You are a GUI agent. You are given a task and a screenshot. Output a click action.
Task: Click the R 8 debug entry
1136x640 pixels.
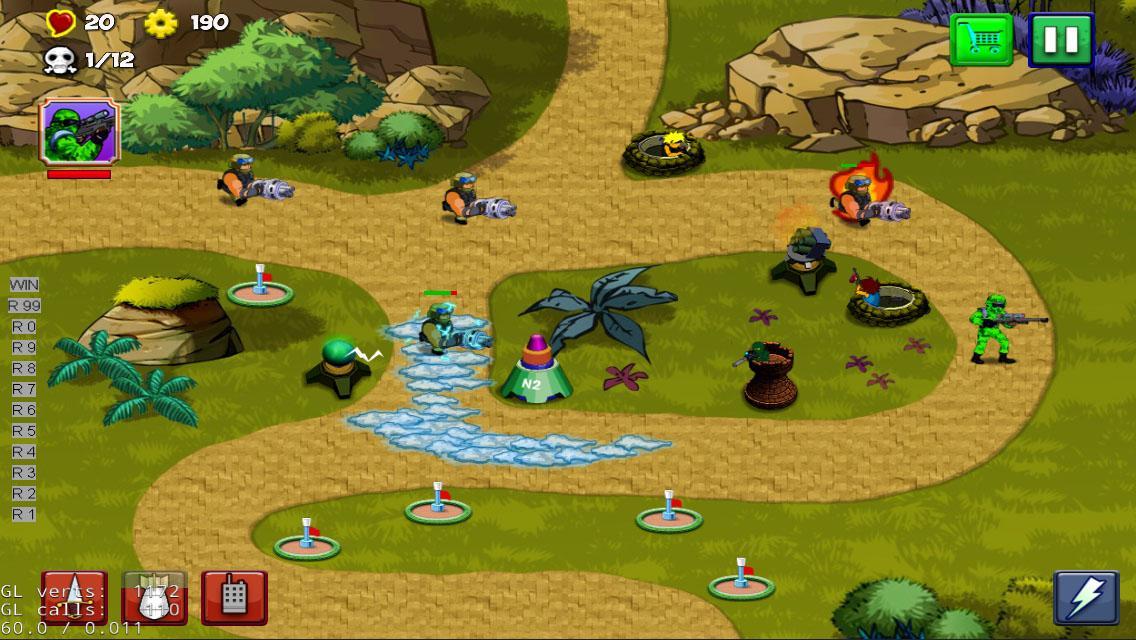tap(24, 368)
